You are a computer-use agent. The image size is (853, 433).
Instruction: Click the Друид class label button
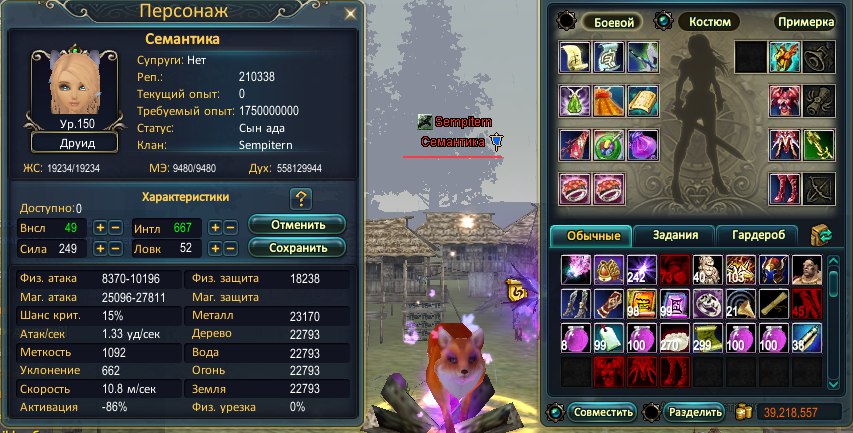click(x=75, y=143)
